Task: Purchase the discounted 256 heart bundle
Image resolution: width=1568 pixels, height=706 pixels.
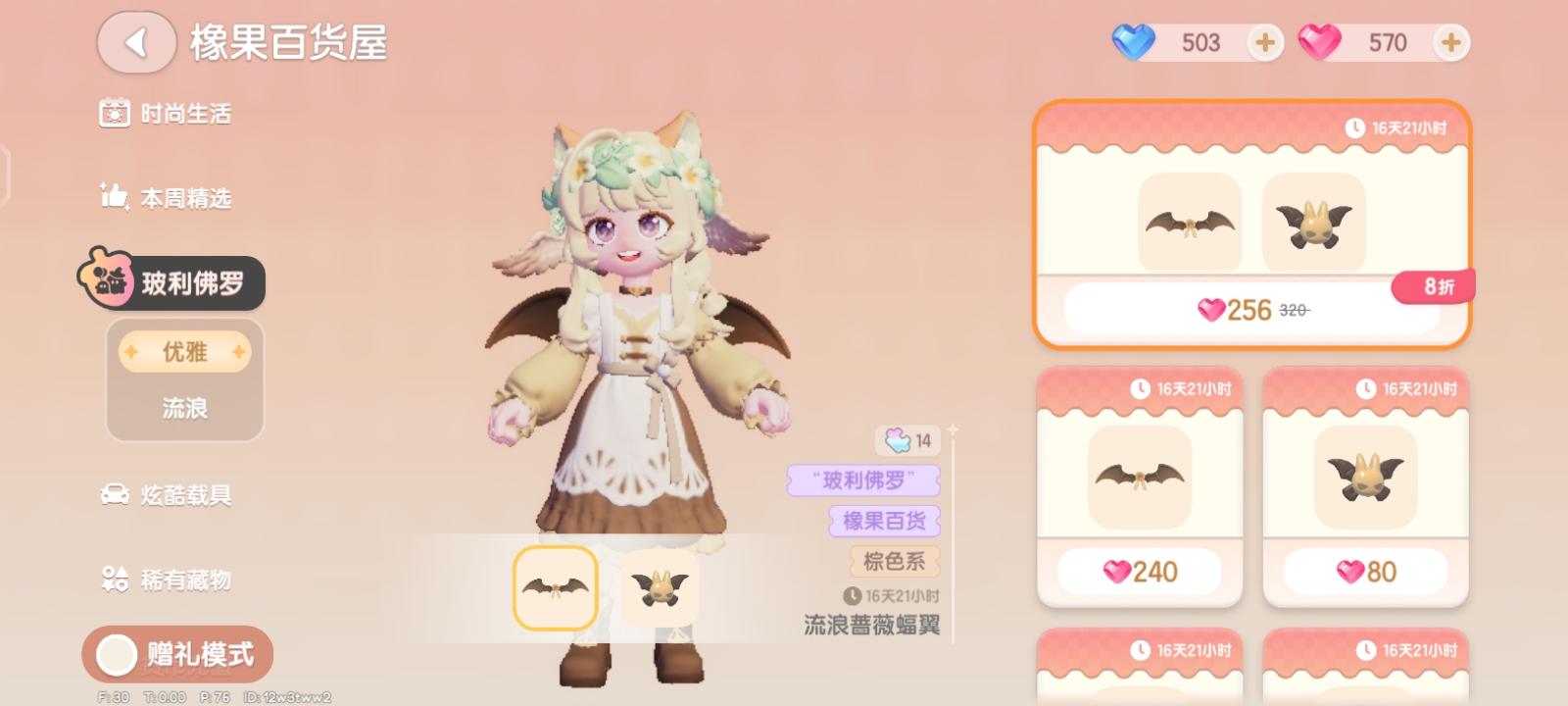Action: [1249, 308]
